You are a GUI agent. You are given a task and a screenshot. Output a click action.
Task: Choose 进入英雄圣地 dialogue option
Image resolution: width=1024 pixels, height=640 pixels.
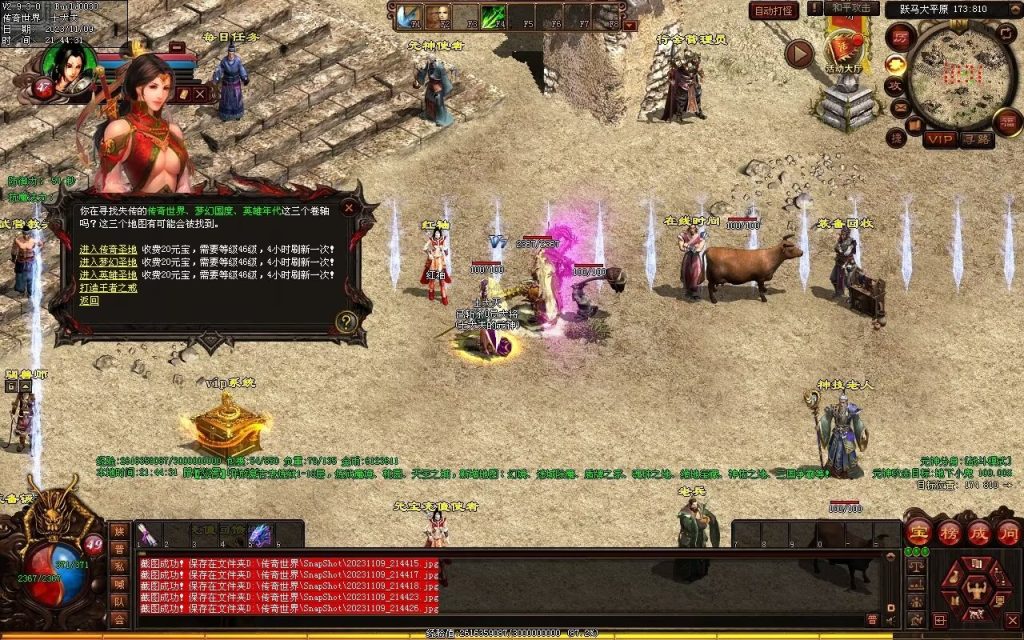point(106,275)
